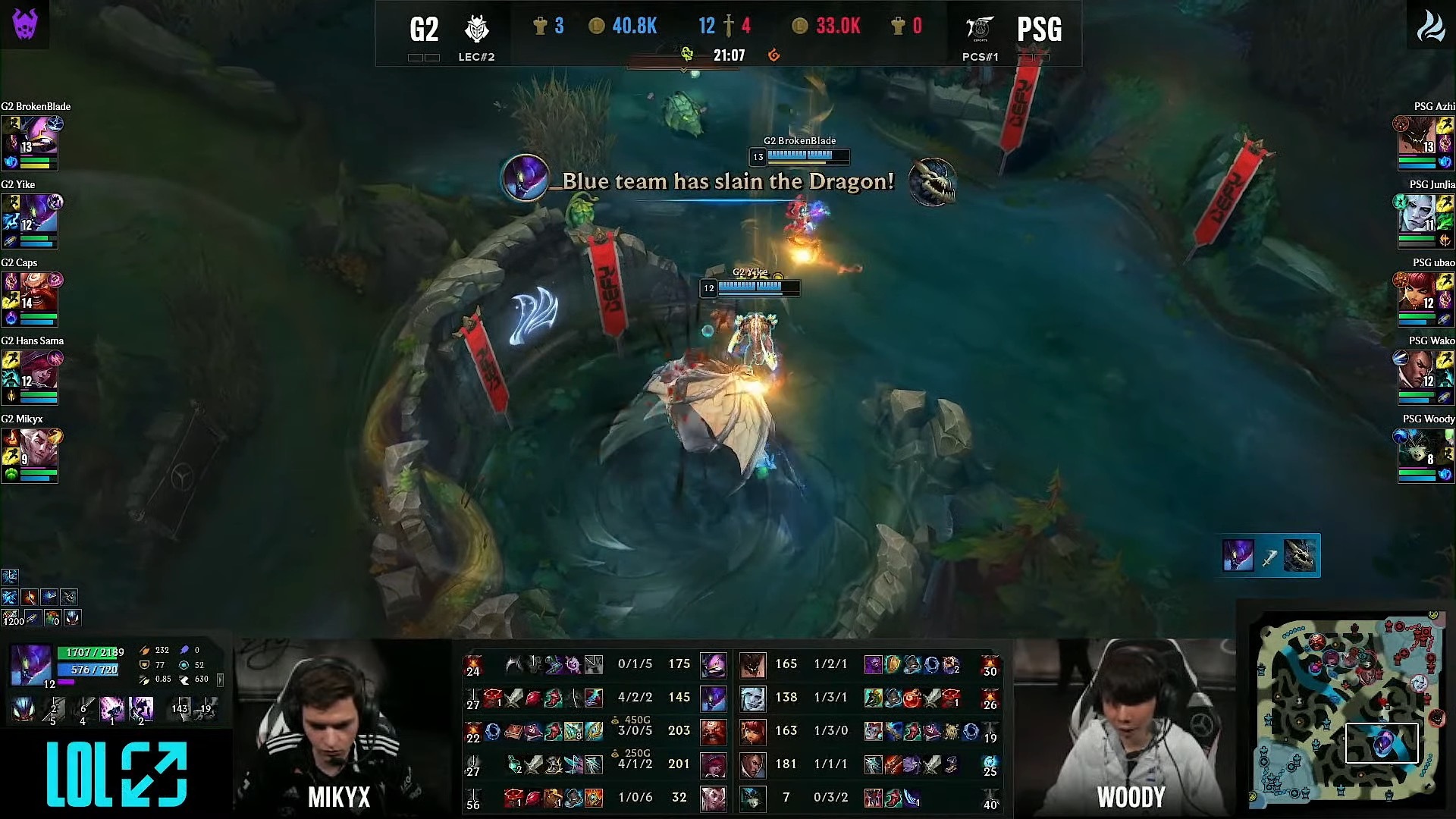The height and width of the screenshot is (819, 1456).
Task: Click the LEC#2 label under G2
Action: 478,57
